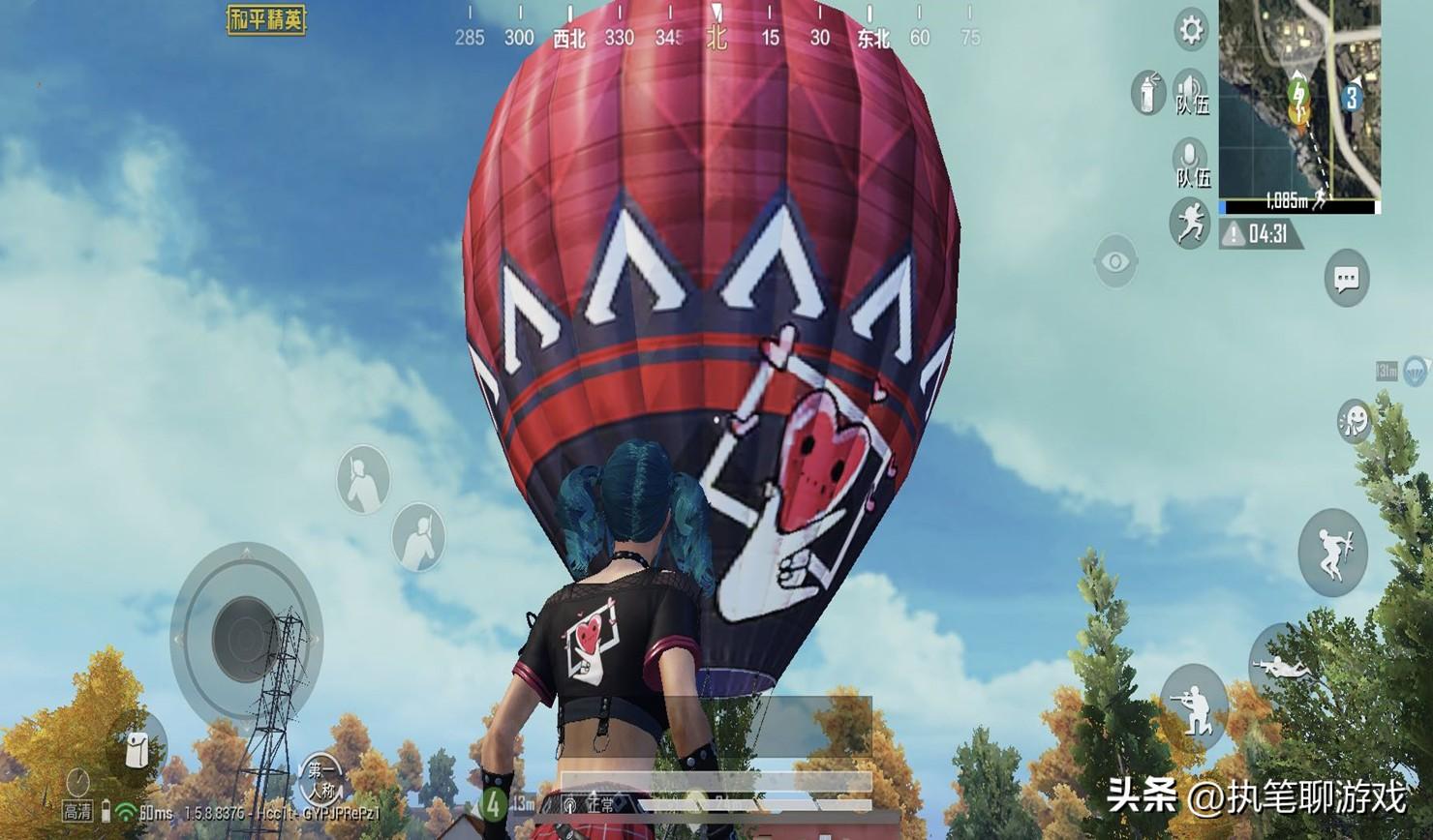Tap the jump button
Screen dimensions: 1433x840
coord(1332,553)
